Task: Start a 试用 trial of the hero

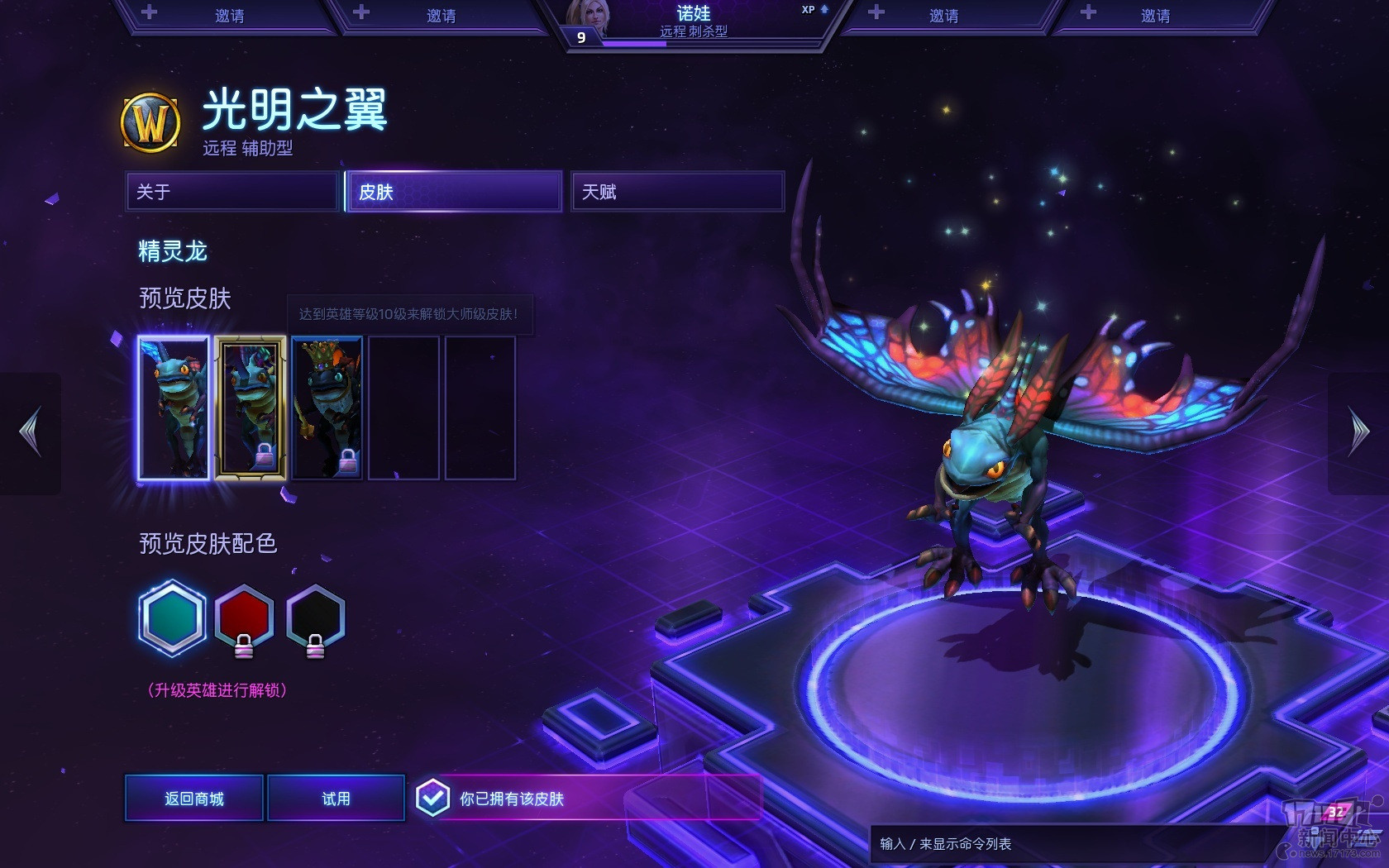Action: pyautogui.click(x=336, y=799)
